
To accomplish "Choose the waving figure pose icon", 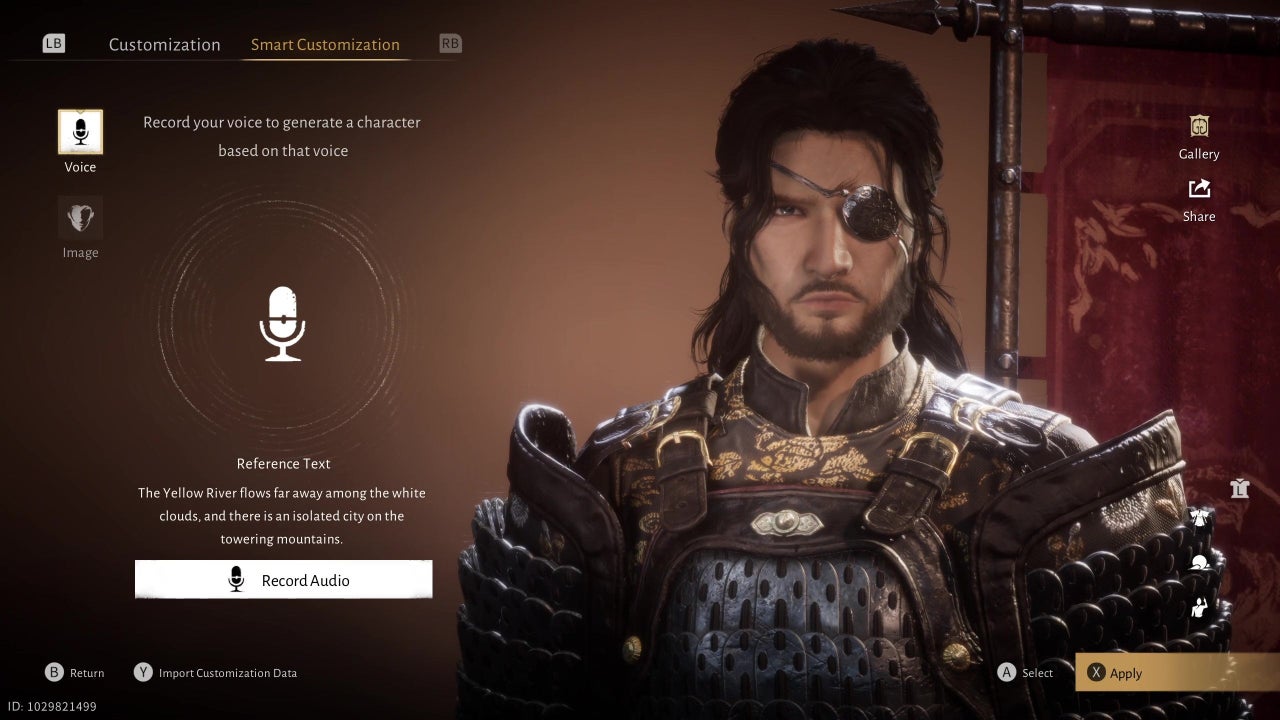I will coord(1201,606).
